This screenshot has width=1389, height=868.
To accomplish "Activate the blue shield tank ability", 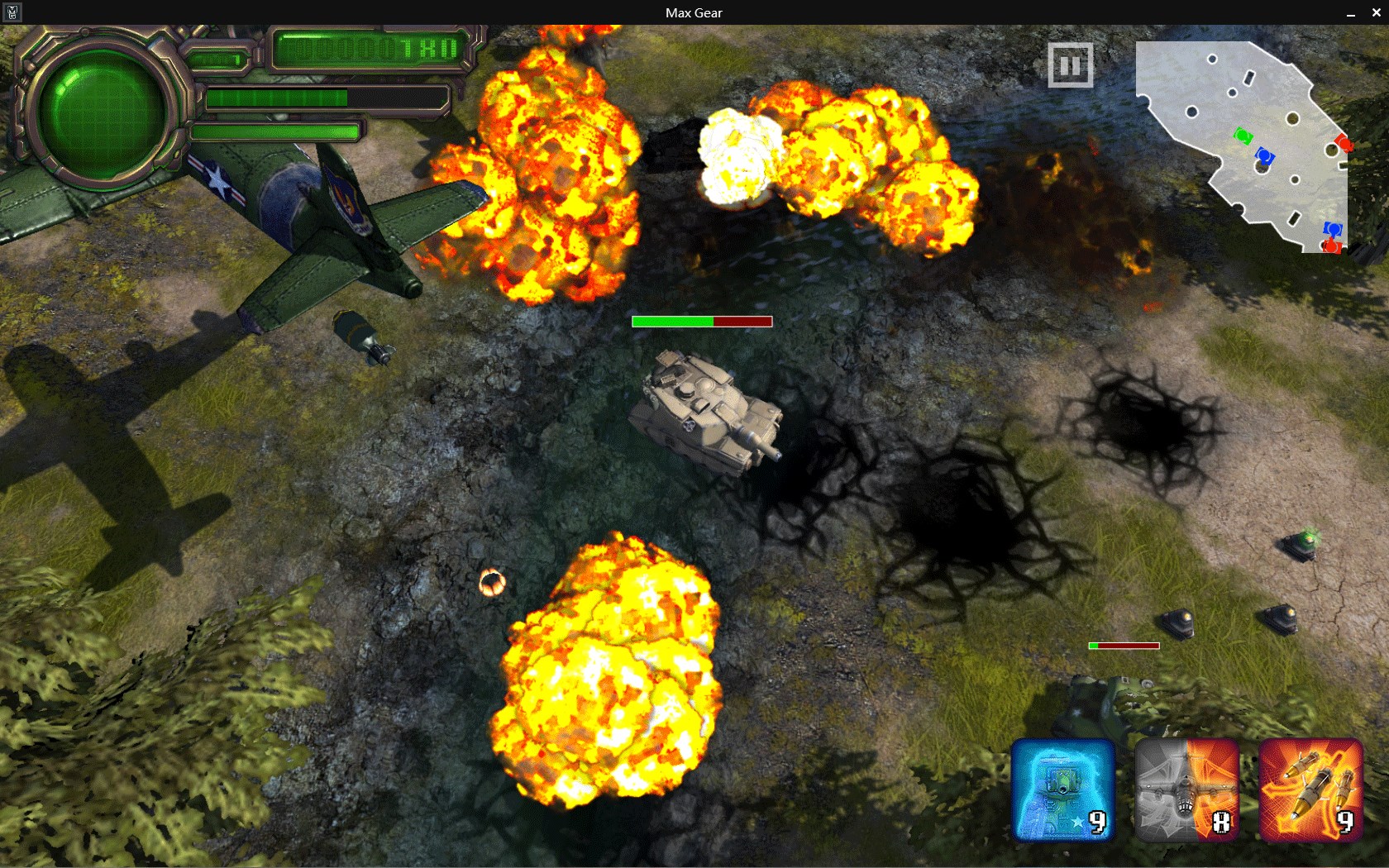I will tap(1063, 790).
